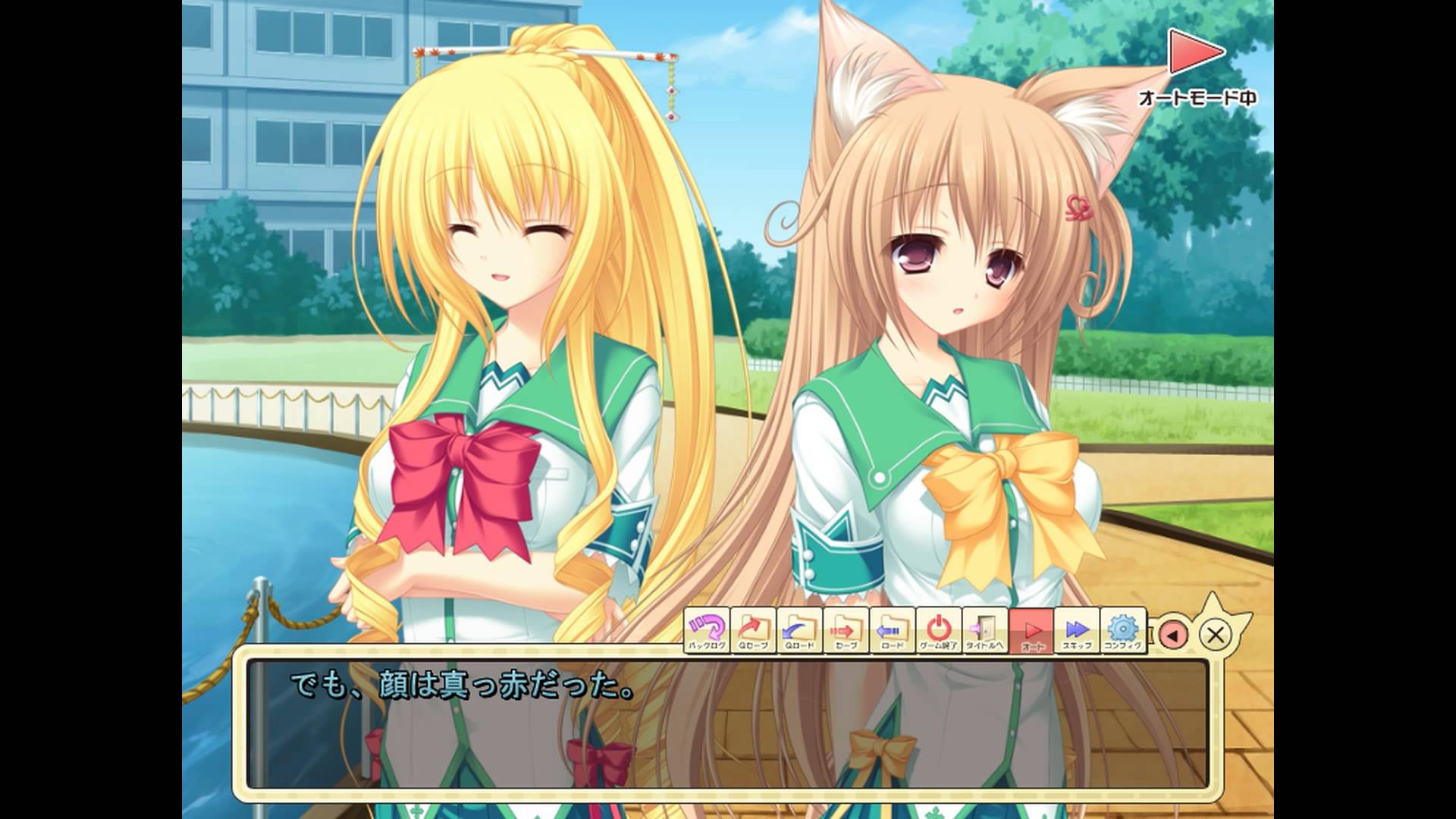Open the config (コンフィグ) gear settings

pos(1123,631)
